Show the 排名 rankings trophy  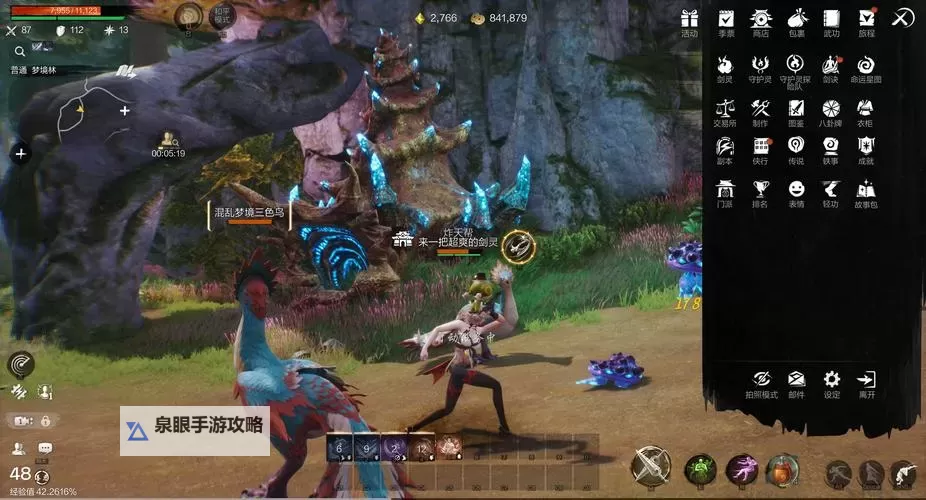761,189
